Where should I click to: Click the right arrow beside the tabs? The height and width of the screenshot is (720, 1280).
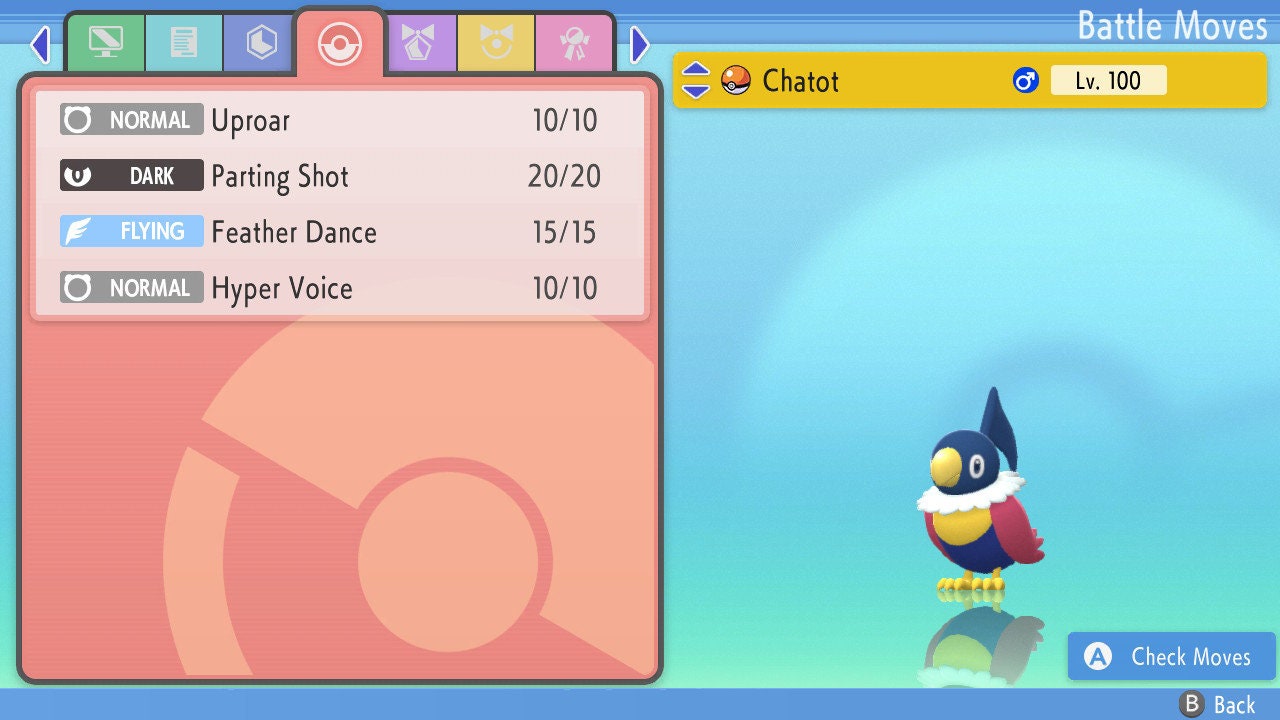(x=640, y=44)
